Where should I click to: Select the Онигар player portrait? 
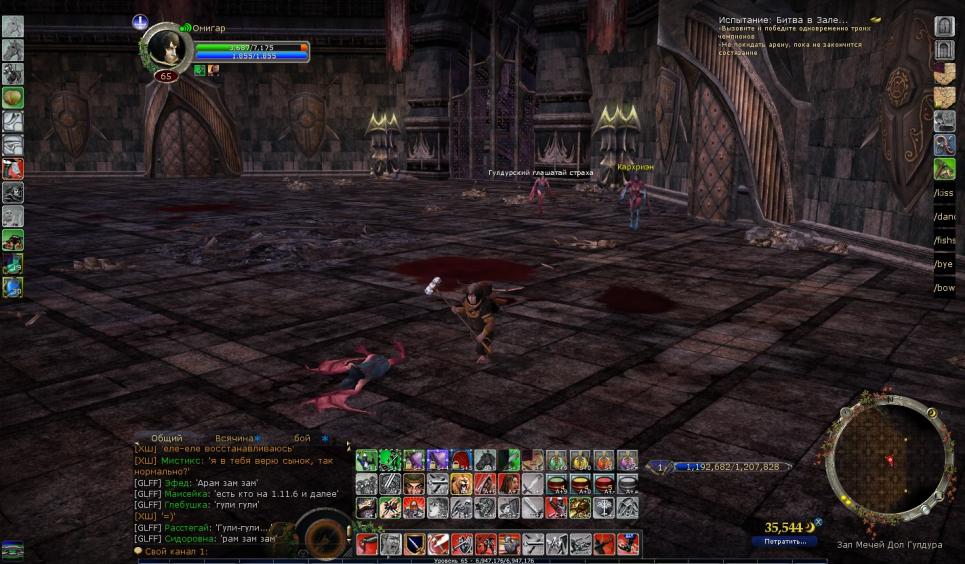(x=166, y=46)
